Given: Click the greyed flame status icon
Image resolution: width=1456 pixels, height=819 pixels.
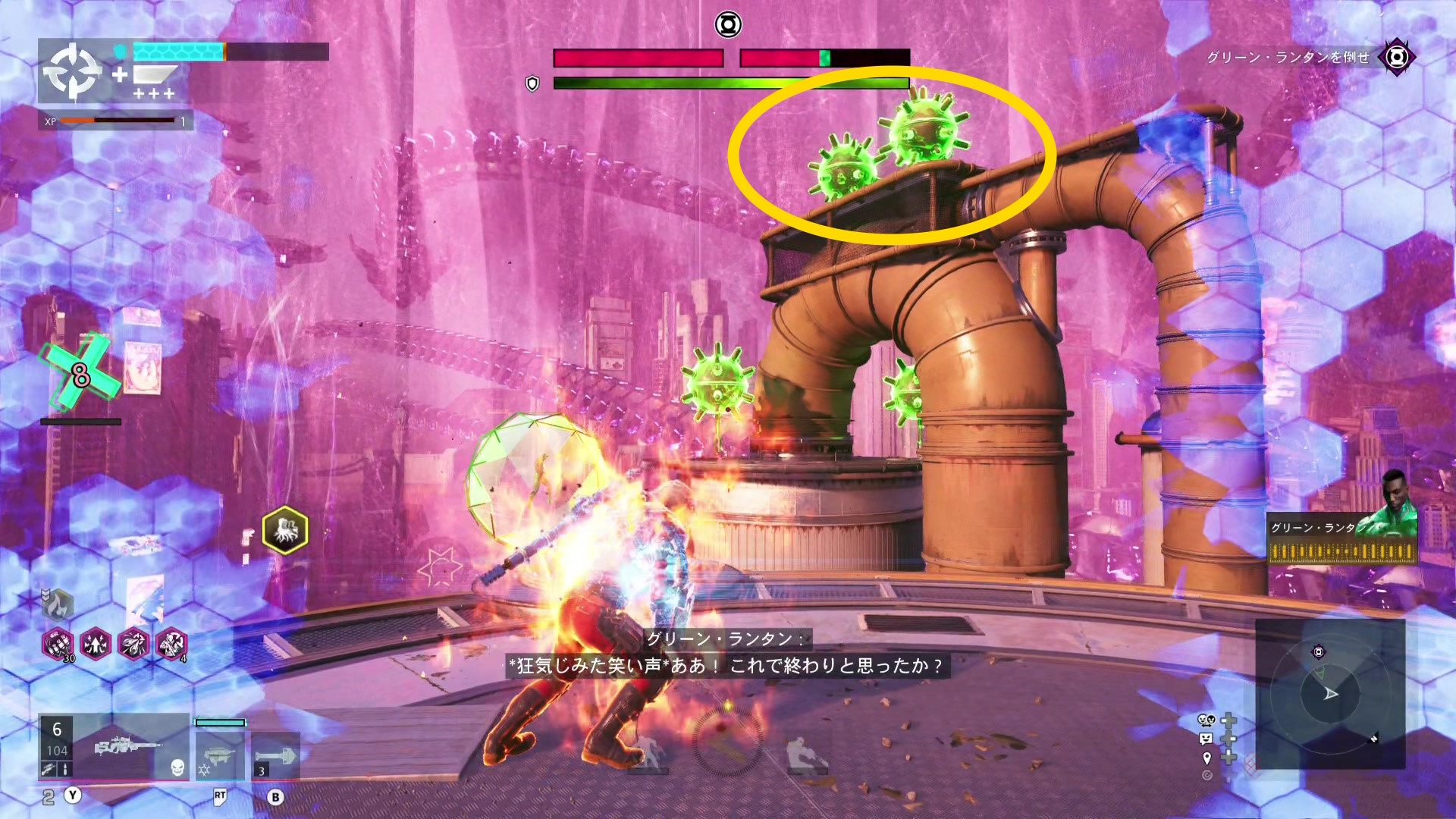Looking at the screenshot, I should 58,604.
